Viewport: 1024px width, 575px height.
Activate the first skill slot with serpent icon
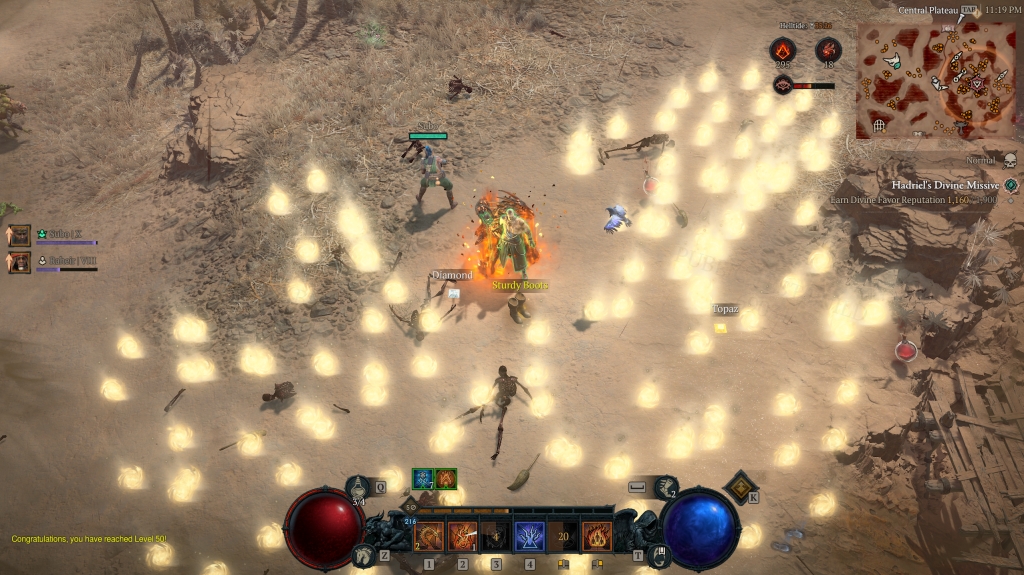[429, 537]
